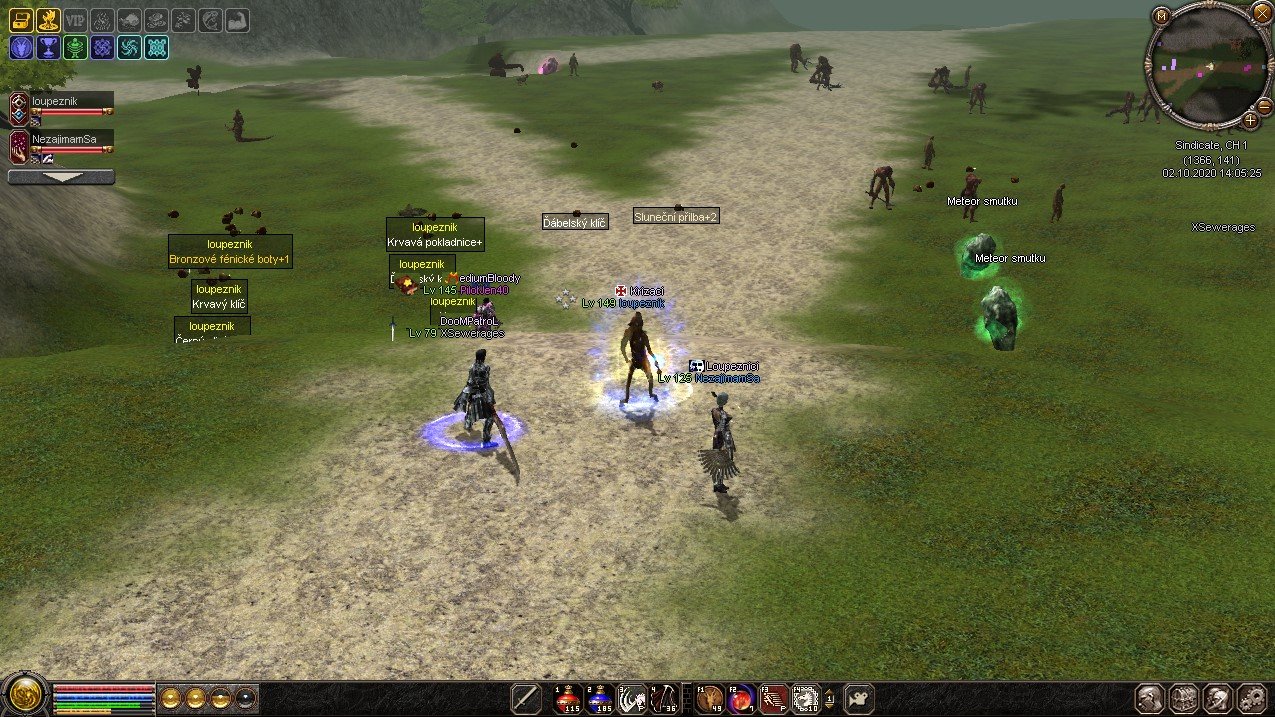Open the greyed-out VIP icon
The width and height of the screenshot is (1275, 717).
pos(75,19)
